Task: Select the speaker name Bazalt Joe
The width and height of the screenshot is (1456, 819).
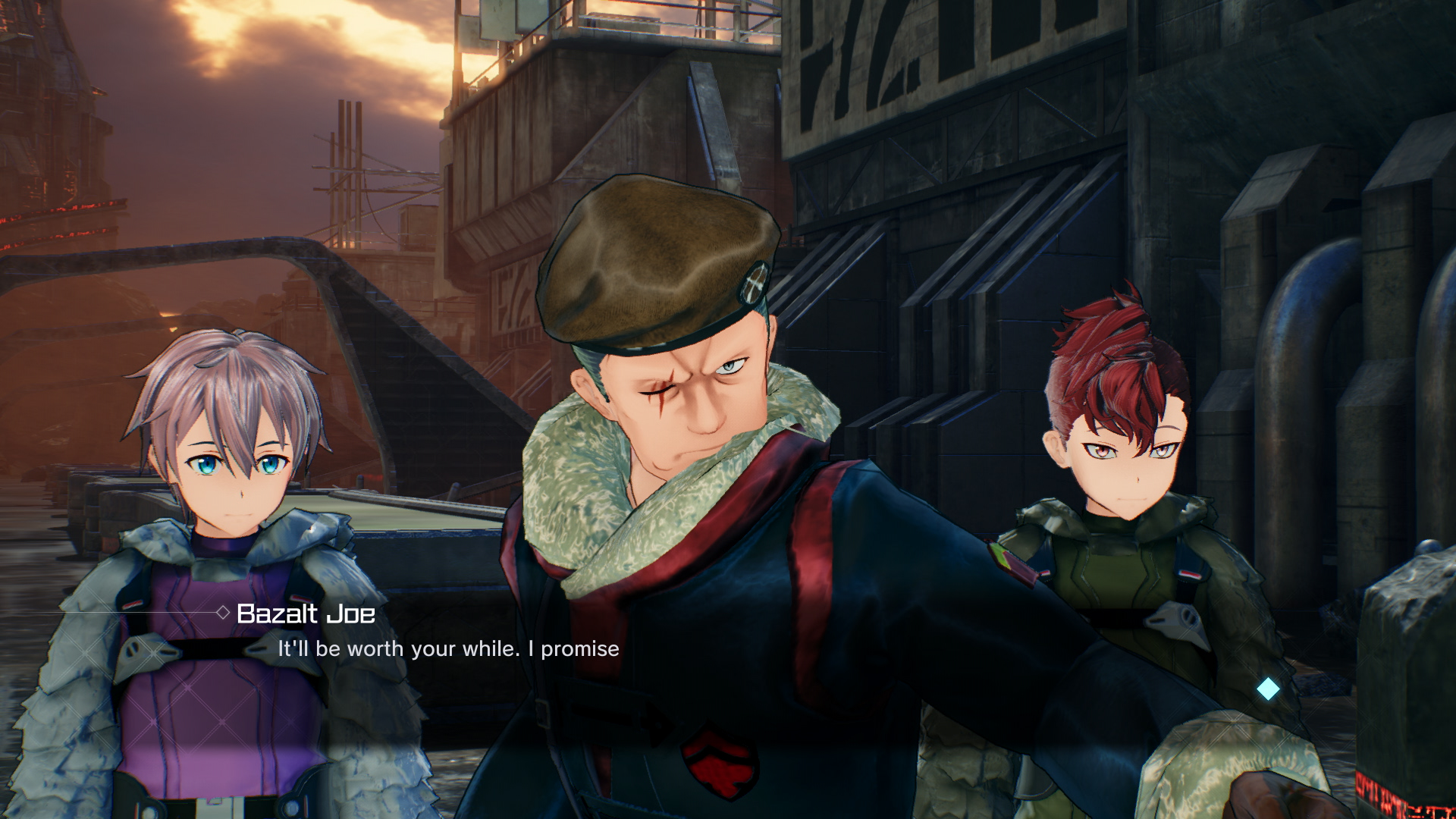Action: tap(303, 614)
